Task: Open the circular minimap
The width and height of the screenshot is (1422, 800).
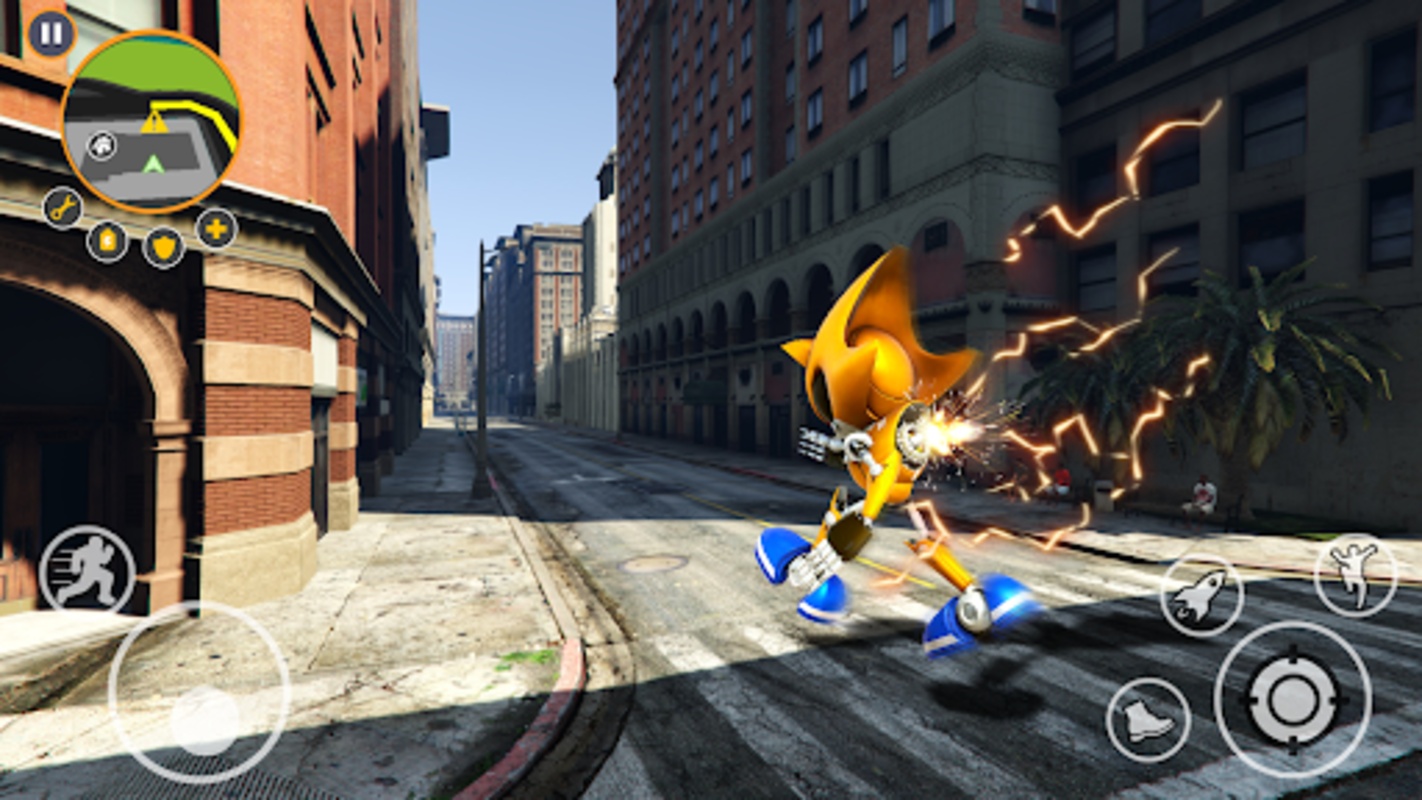Action: click(151, 120)
